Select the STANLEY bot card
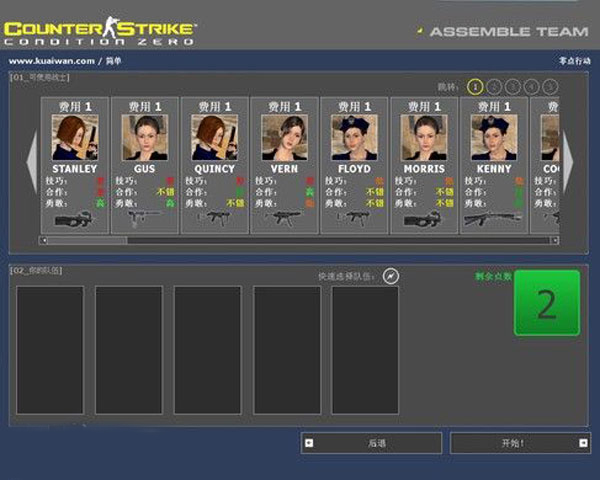600x480 pixels. (x=75, y=165)
